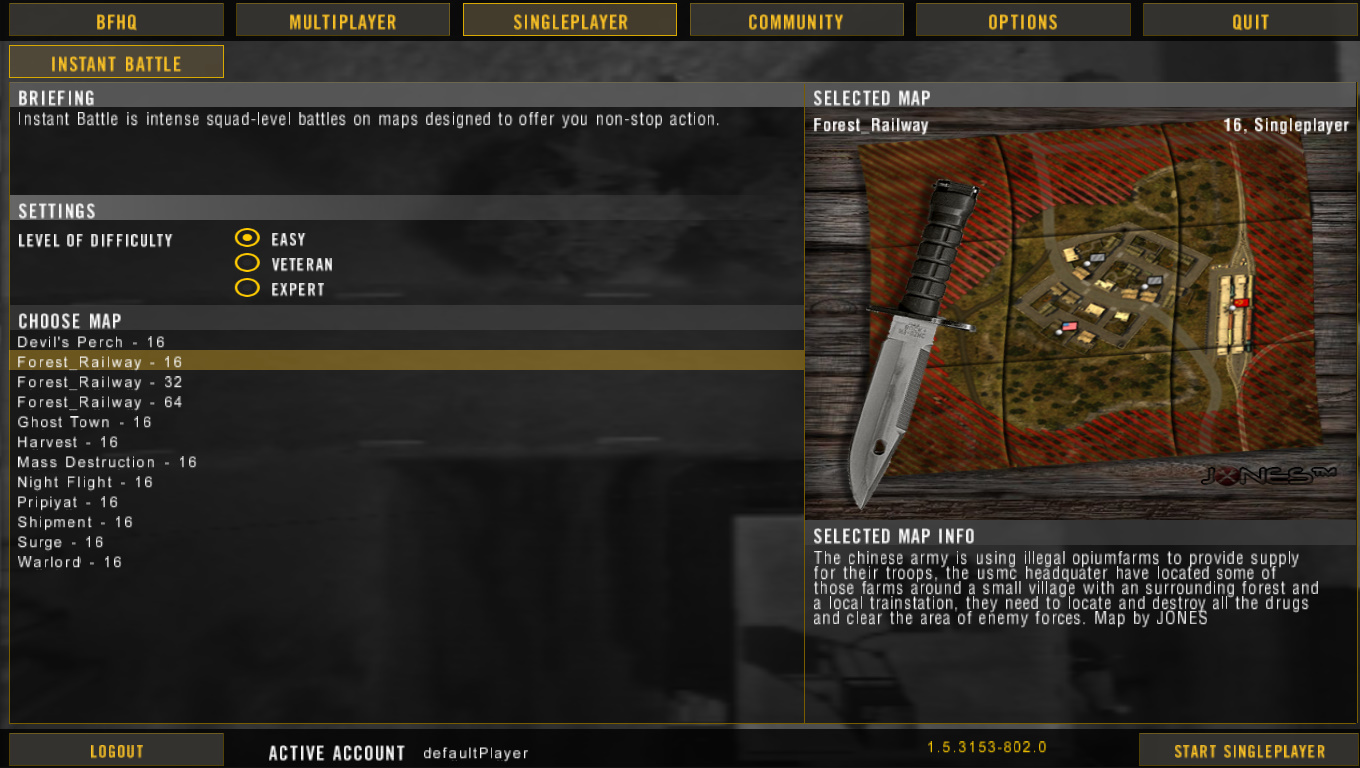This screenshot has height=768, width=1360.
Task: Pick the Ghost Town map
Action: (x=84, y=421)
